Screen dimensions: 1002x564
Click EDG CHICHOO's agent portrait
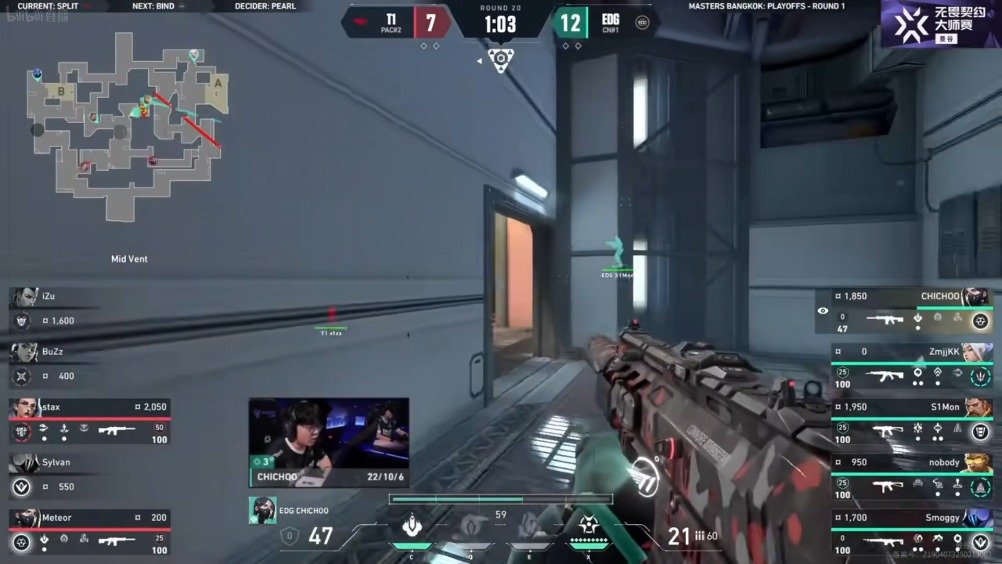[x=262, y=510]
